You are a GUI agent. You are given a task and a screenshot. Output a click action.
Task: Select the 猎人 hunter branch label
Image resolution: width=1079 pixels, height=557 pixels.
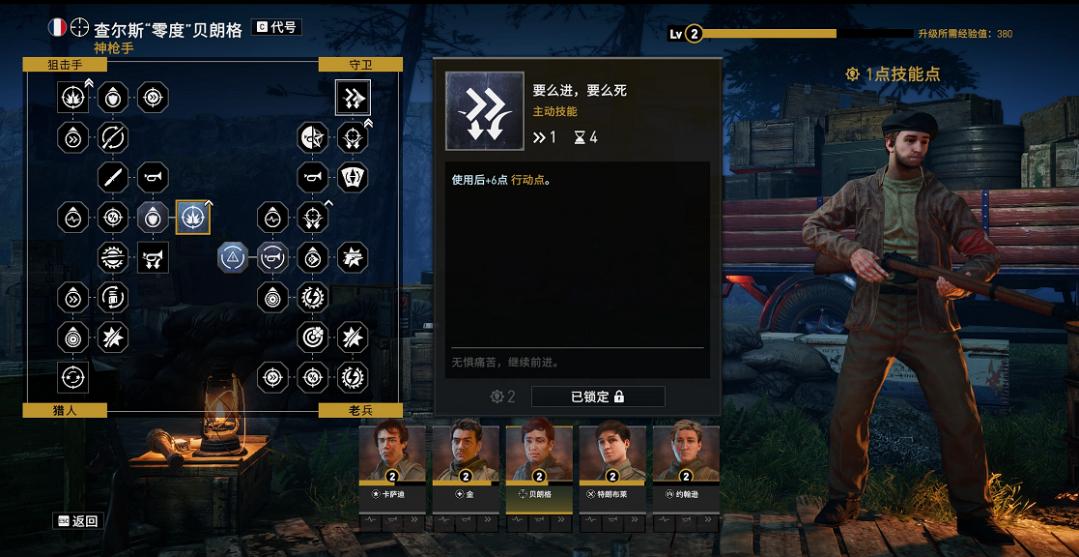(64, 410)
